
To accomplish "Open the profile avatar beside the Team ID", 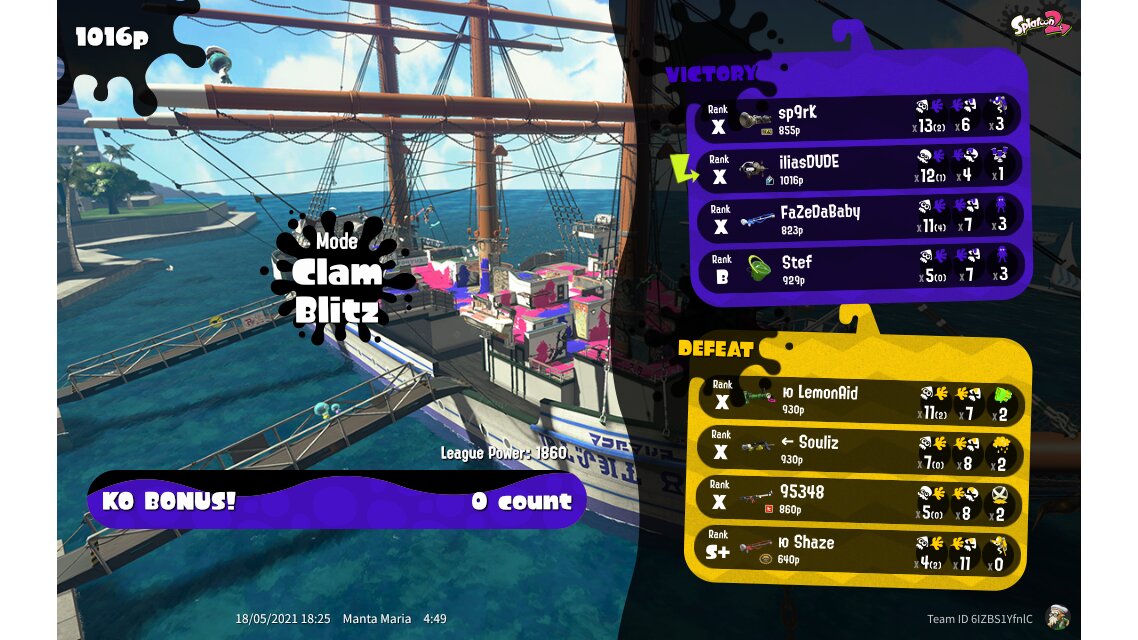I will [1058, 618].
